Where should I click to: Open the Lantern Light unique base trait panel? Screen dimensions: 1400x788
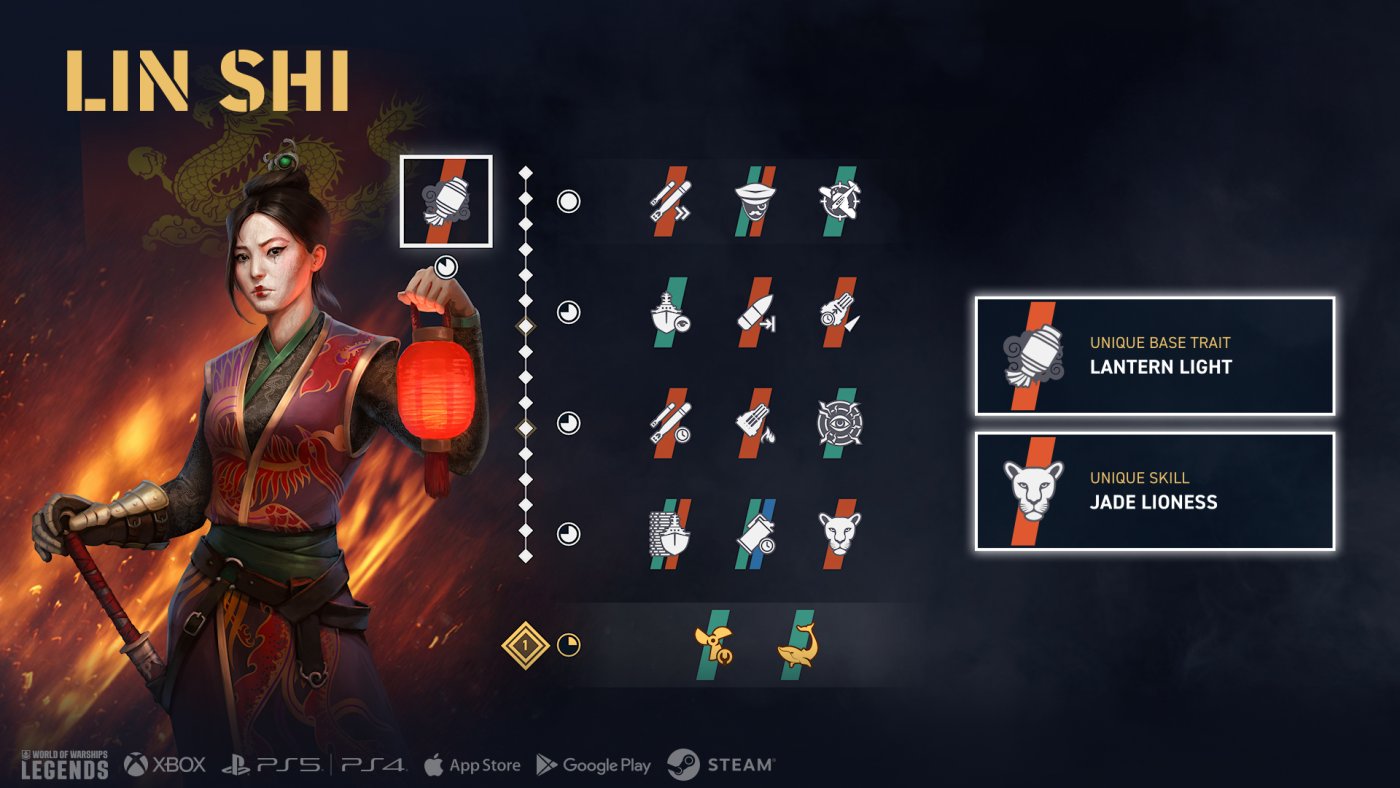pos(1154,356)
